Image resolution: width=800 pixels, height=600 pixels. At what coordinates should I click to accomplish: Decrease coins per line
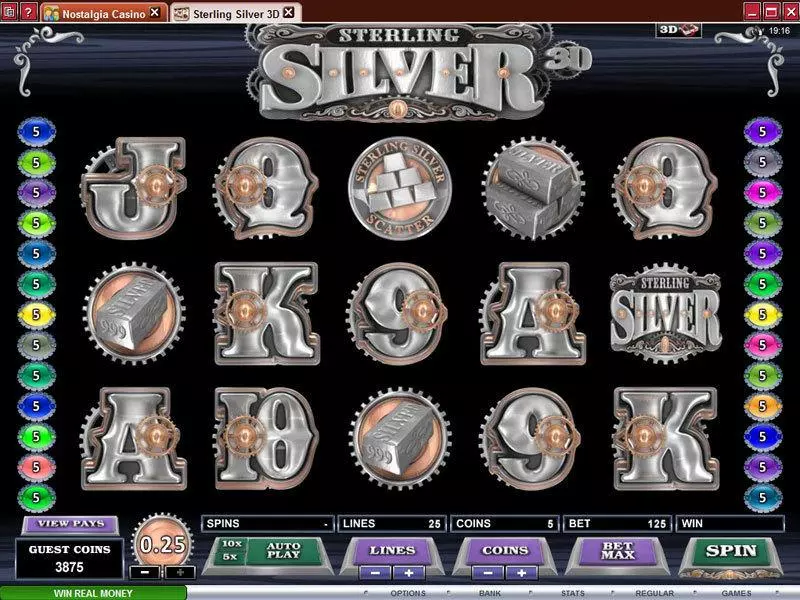490,573
